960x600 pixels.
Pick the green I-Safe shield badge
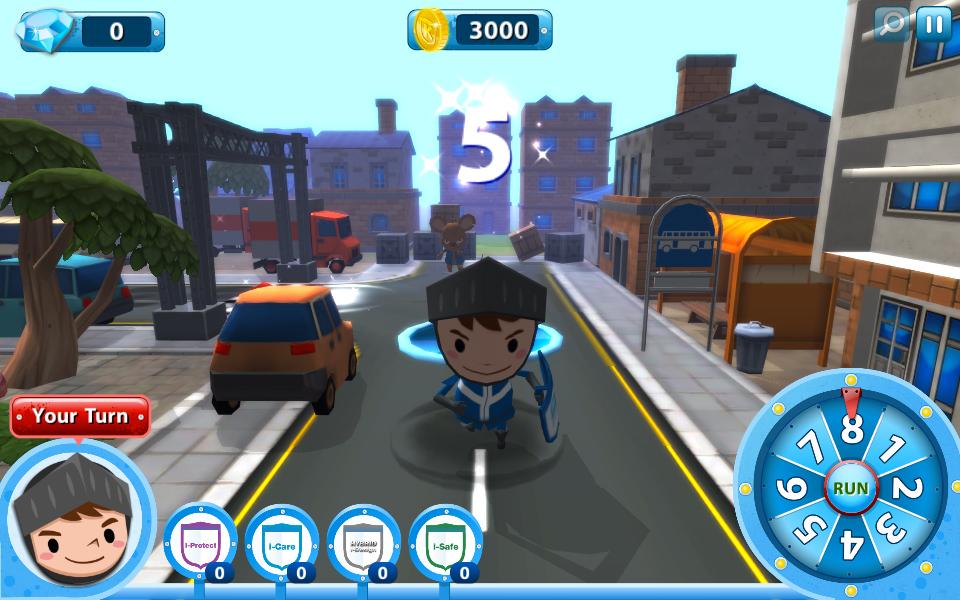445,545
